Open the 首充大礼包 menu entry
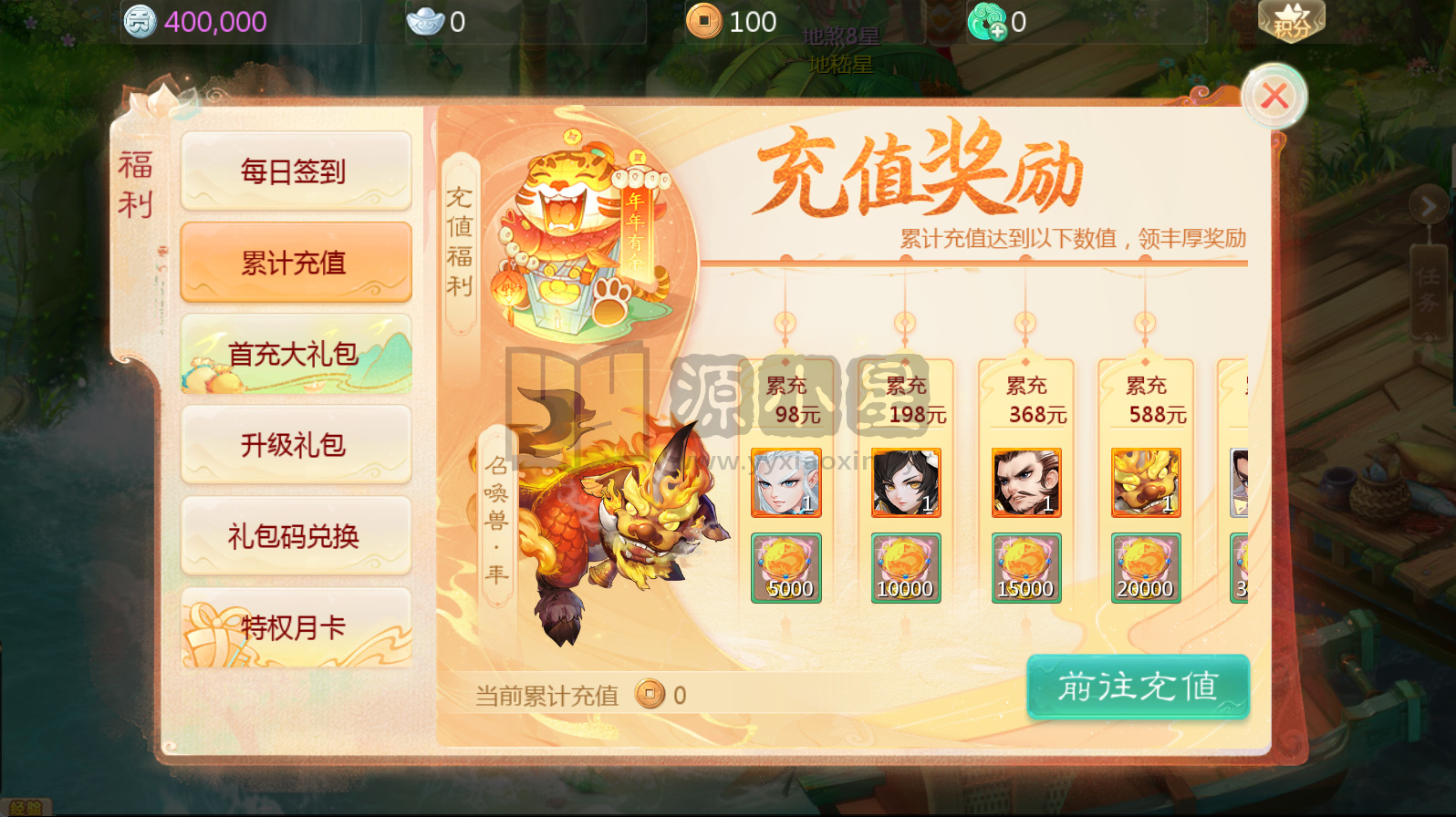This screenshot has height=817, width=1456. (x=295, y=354)
